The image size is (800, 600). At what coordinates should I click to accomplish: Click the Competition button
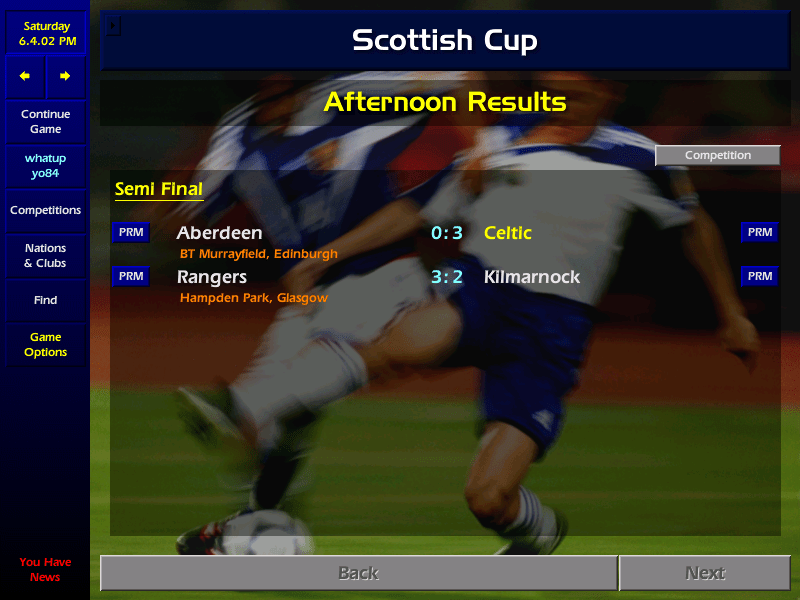coord(717,155)
